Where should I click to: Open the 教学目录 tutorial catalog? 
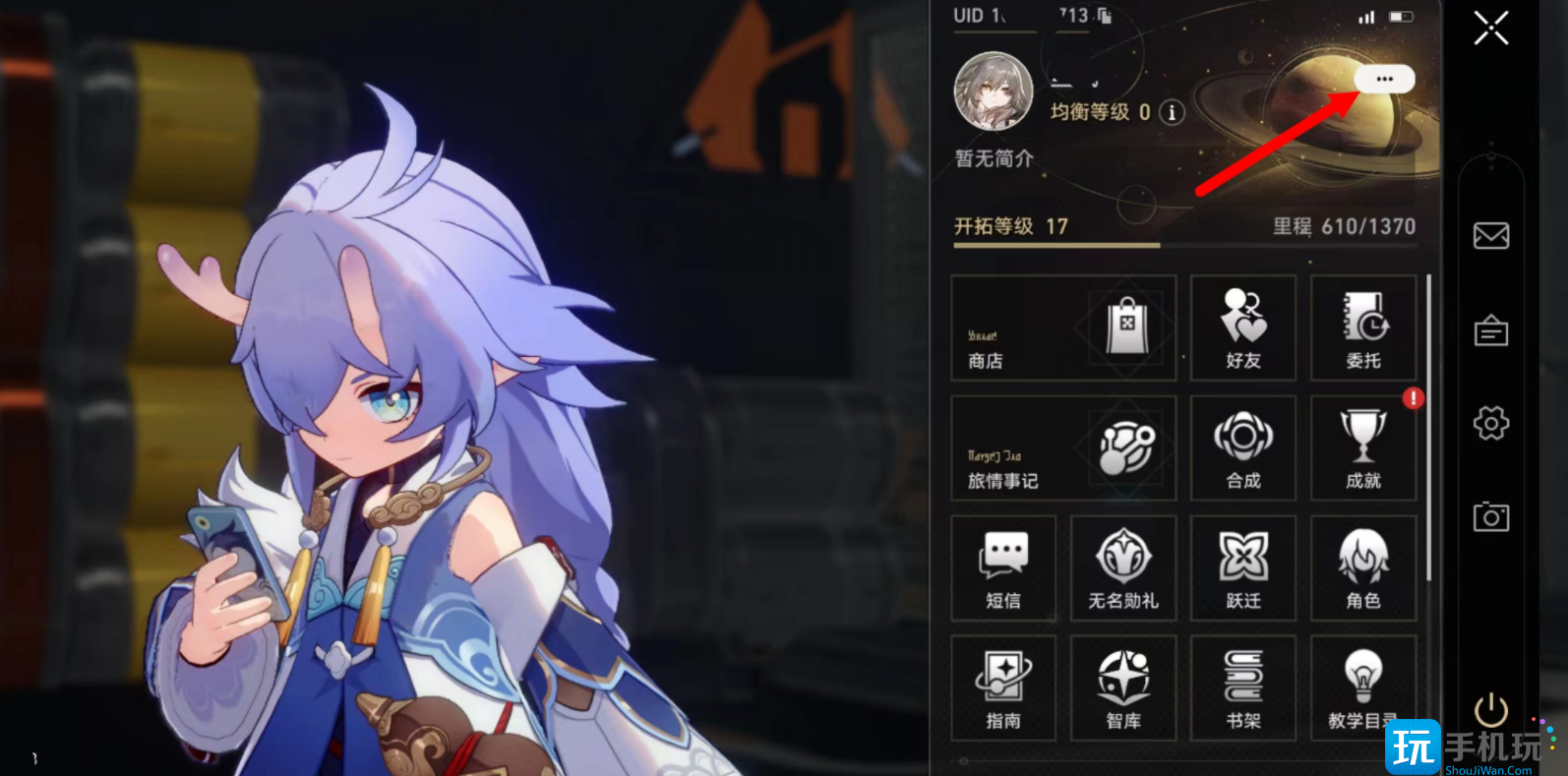pyautogui.click(x=1362, y=687)
